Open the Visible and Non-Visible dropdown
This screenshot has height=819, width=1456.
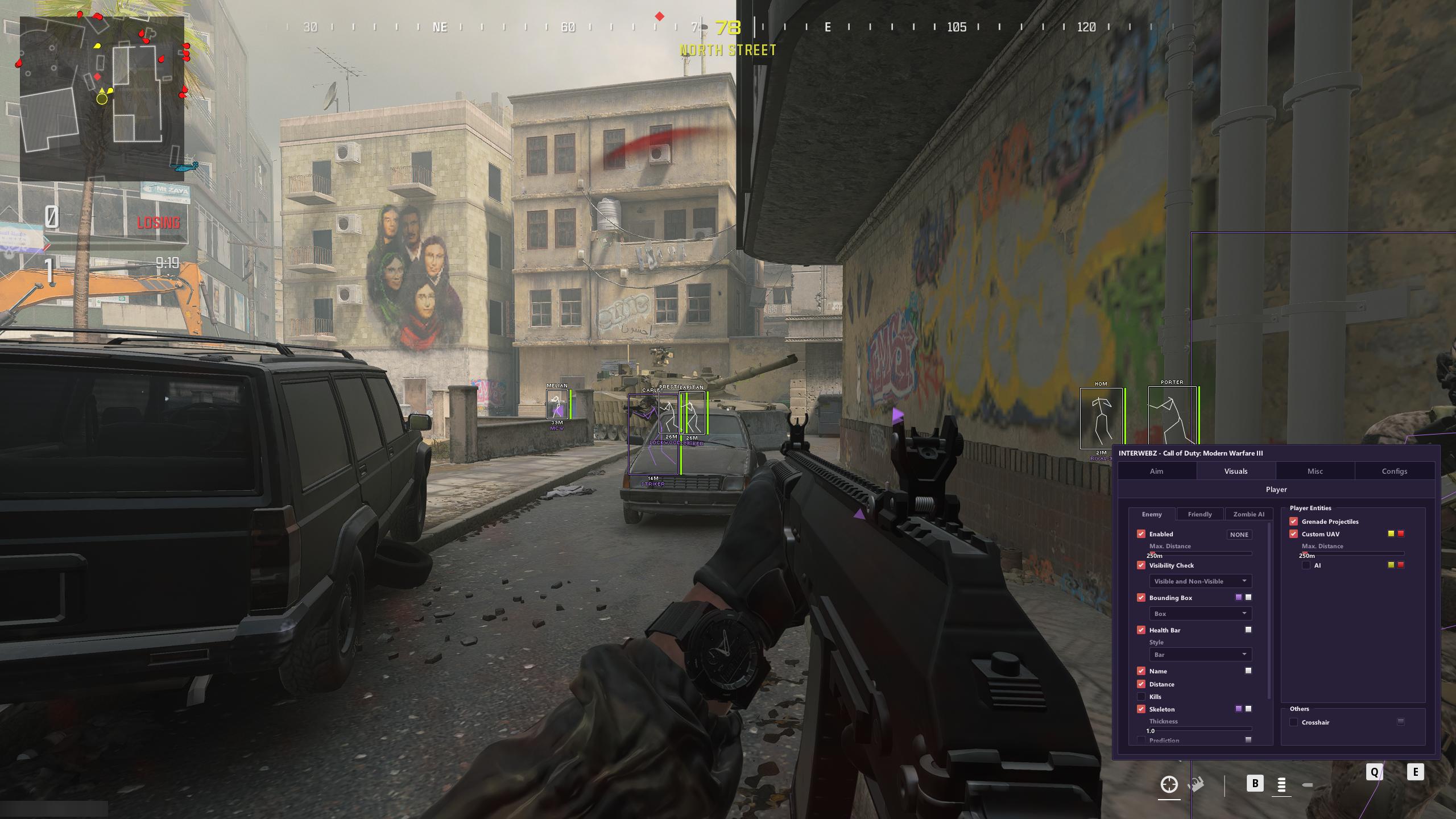click(x=1200, y=581)
